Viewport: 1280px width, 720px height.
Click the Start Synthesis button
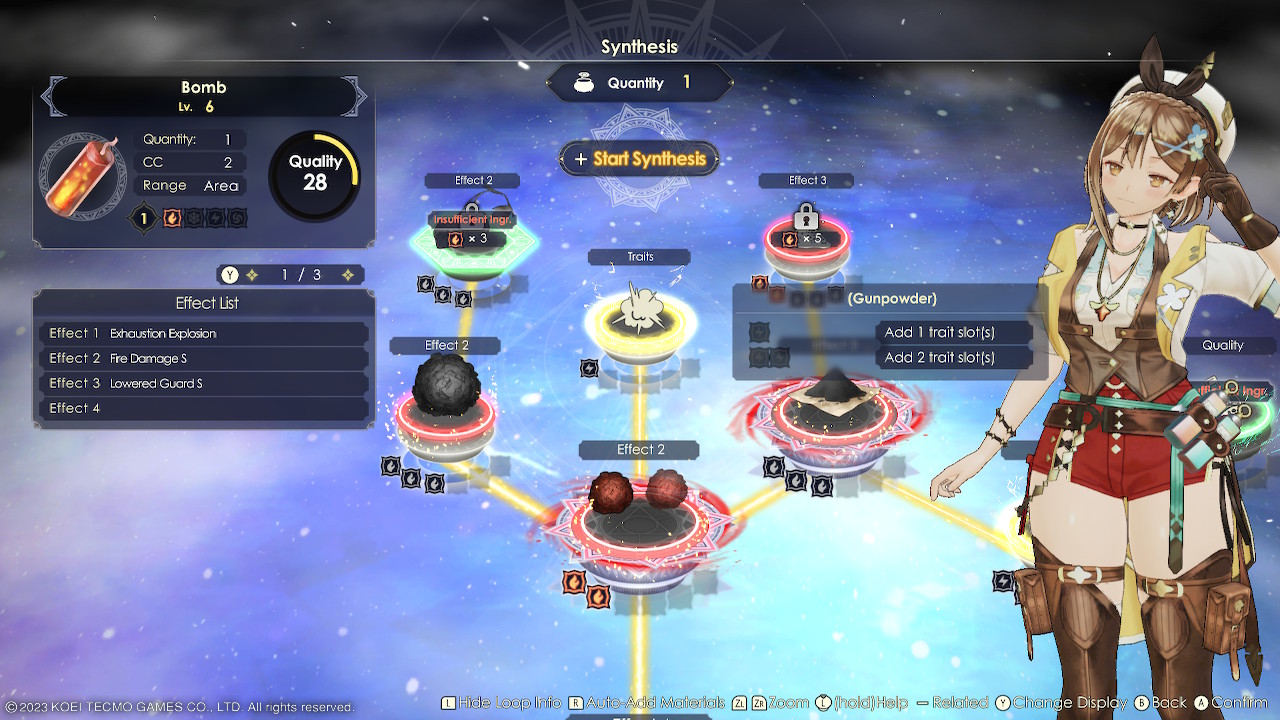[x=639, y=159]
